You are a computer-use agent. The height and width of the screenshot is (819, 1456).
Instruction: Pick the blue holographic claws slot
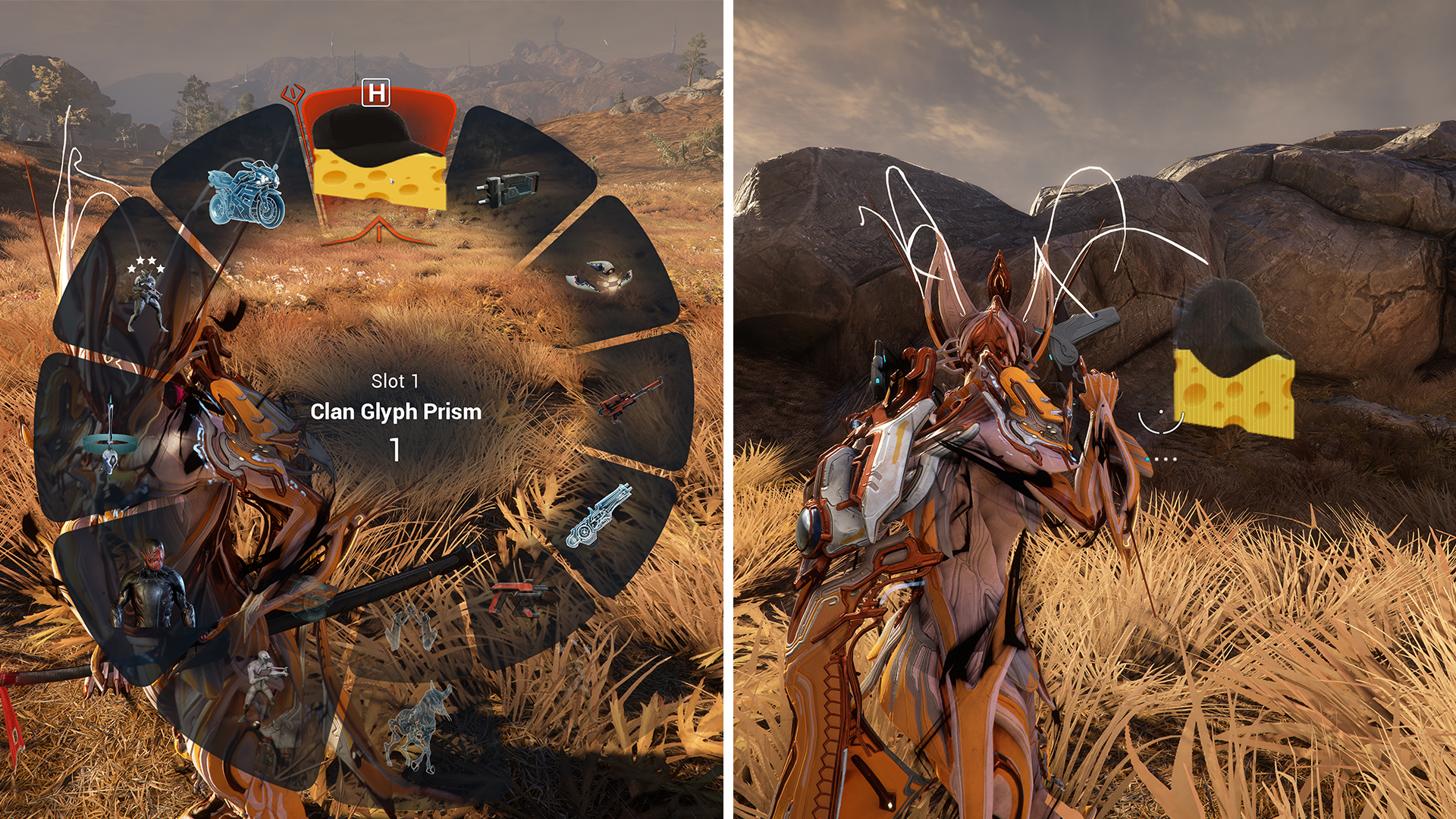tap(412, 629)
